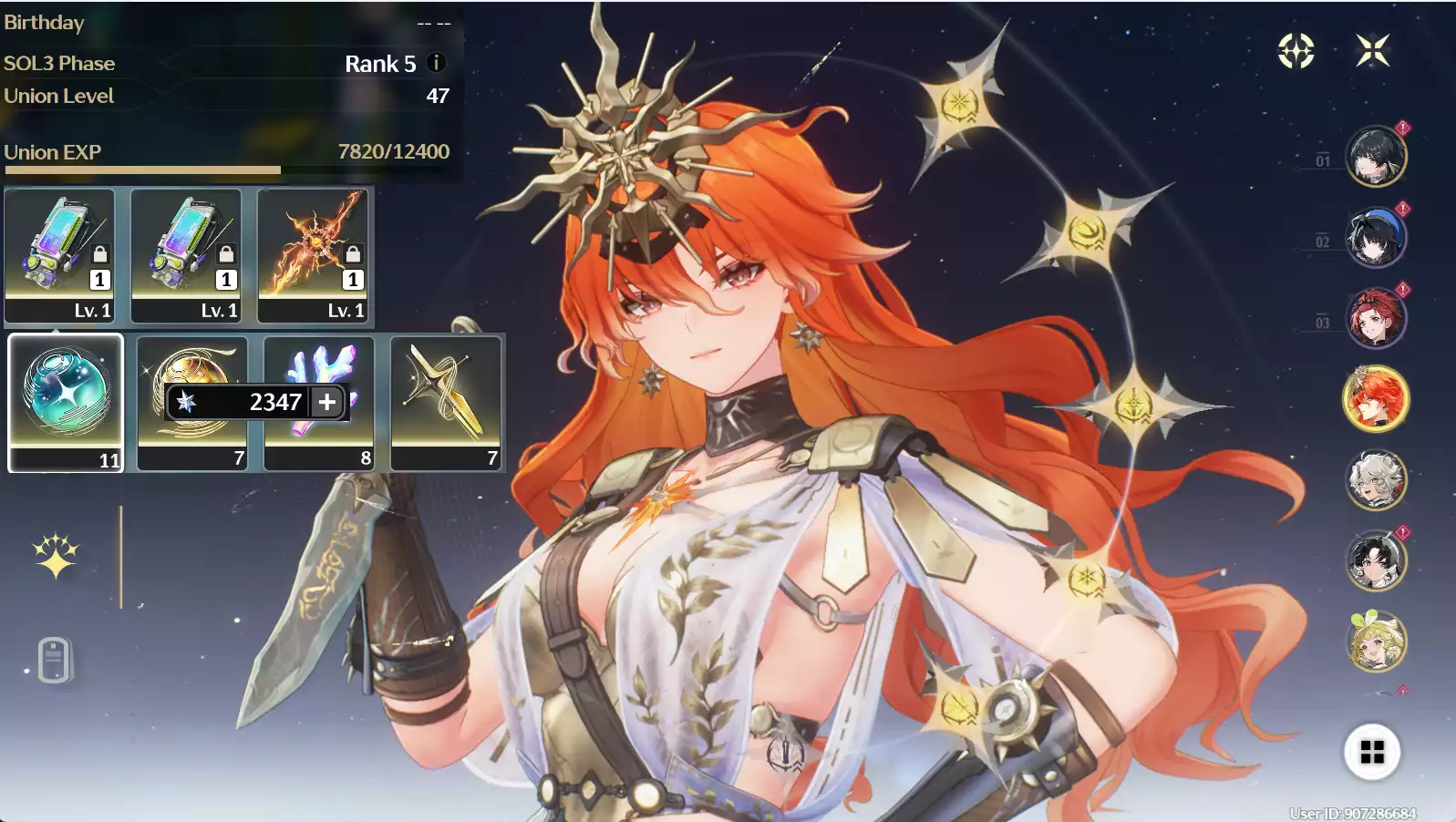Select the teal orb item with count 11

tap(66, 402)
